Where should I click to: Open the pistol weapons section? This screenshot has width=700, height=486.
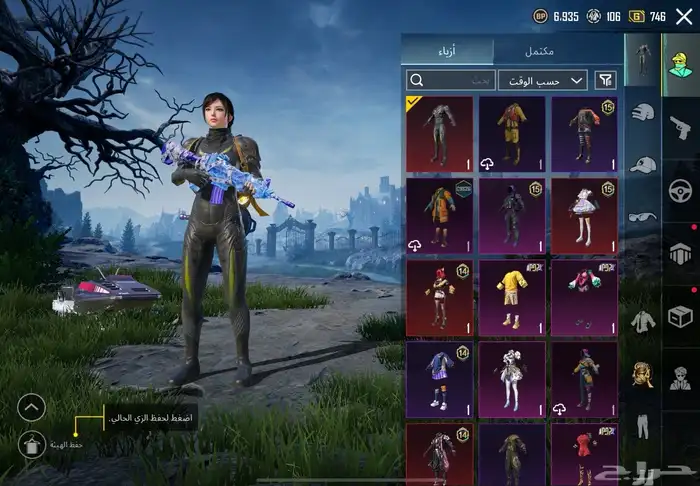pos(680,126)
